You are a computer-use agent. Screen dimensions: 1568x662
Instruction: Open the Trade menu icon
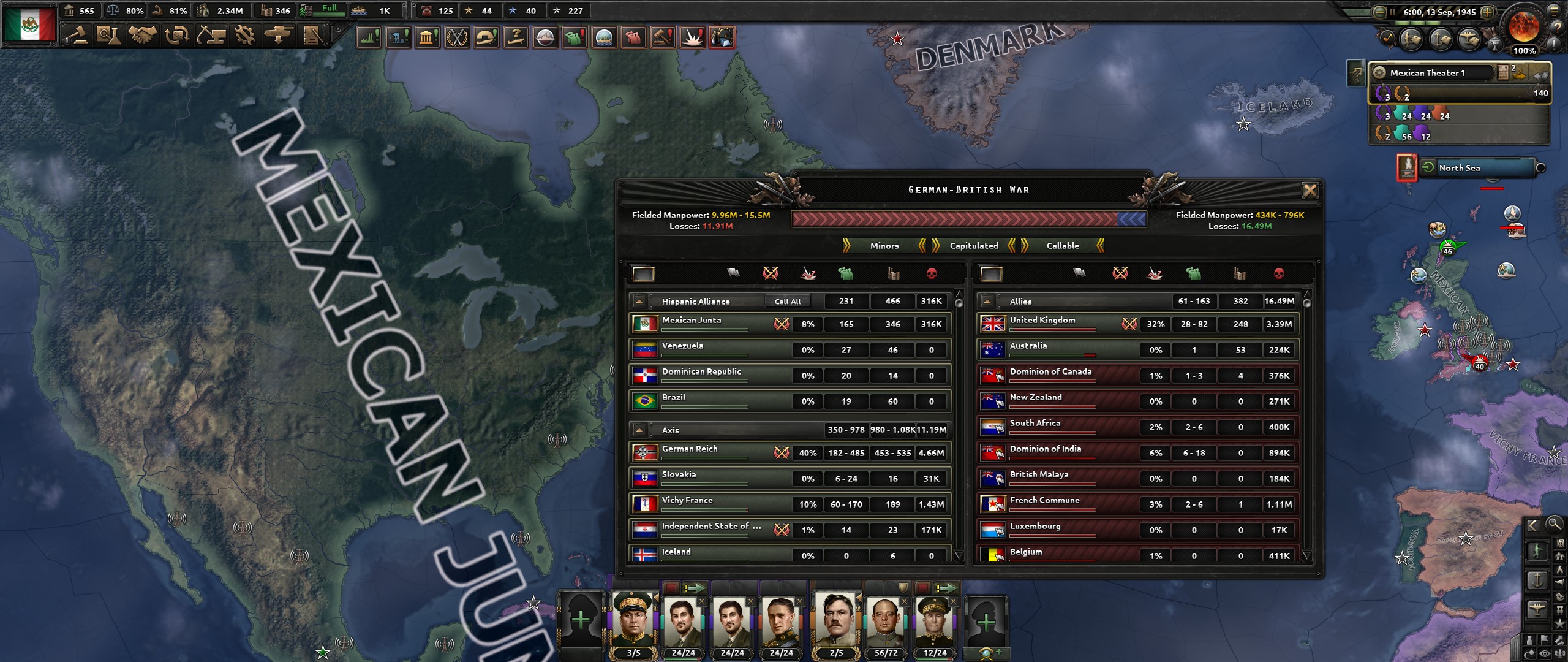(x=177, y=35)
